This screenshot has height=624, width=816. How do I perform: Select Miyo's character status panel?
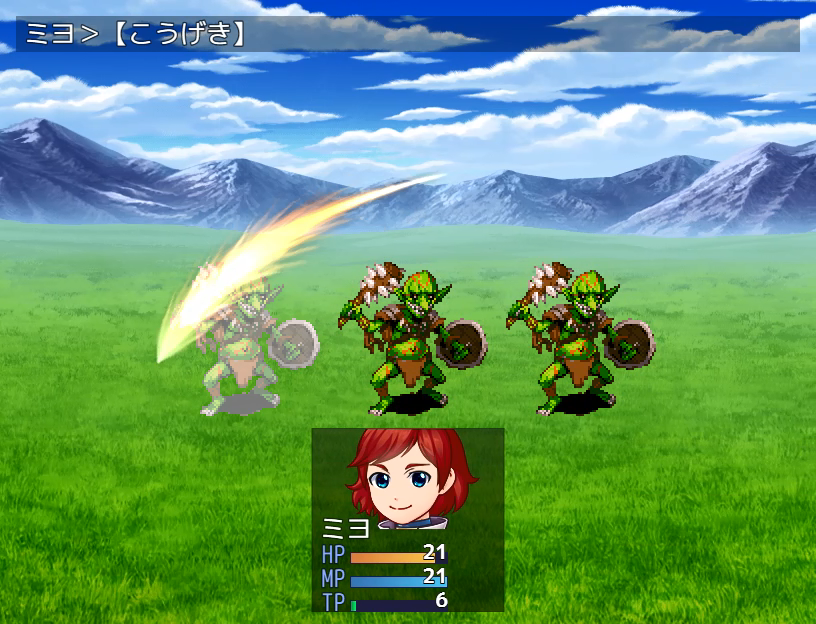pyautogui.click(x=407, y=519)
